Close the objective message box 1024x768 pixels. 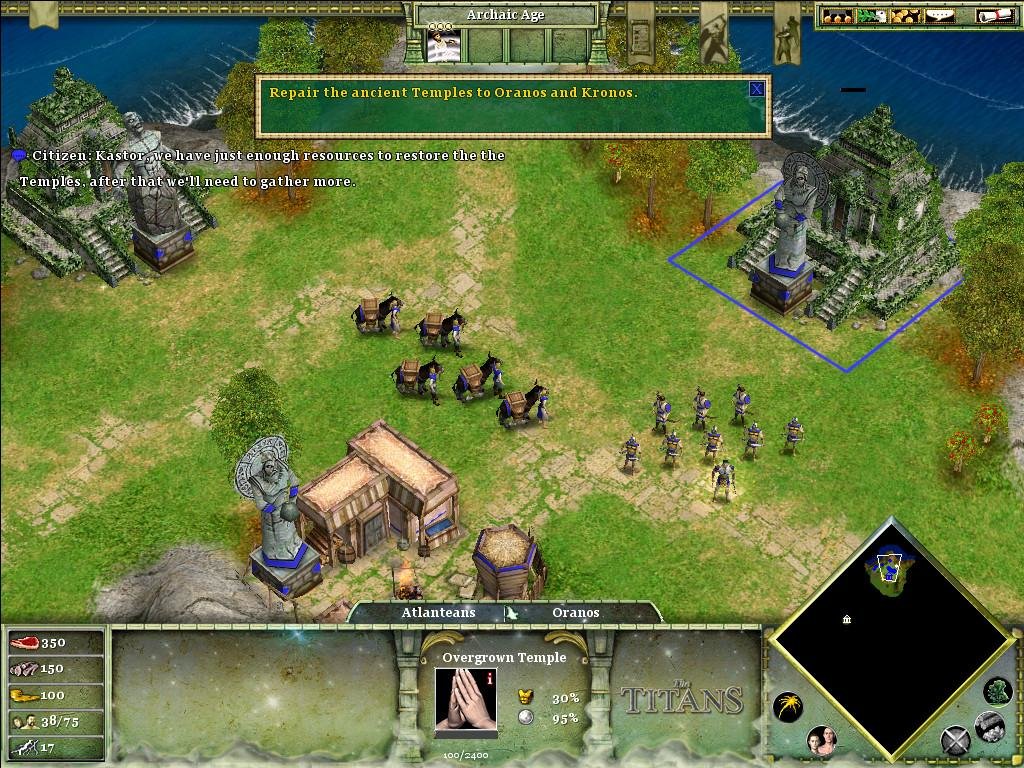[x=757, y=89]
